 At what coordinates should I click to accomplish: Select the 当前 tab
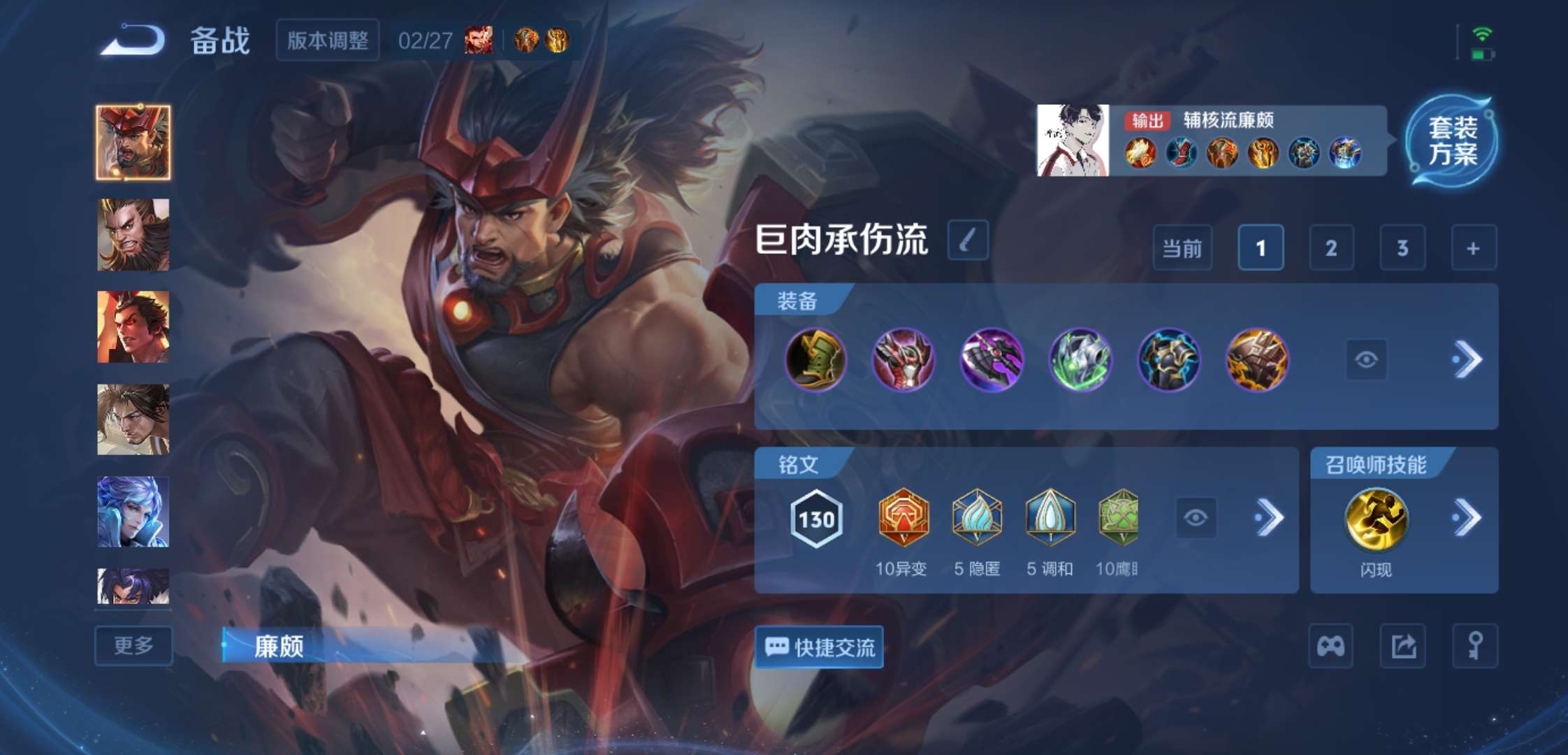click(x=1183, y=248)
